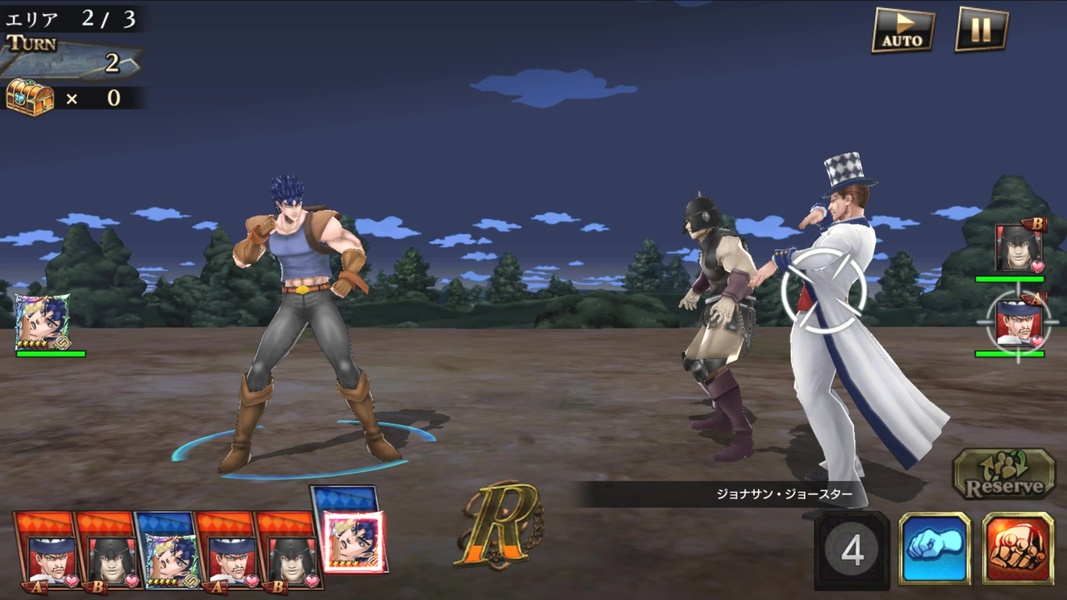Image resolution: width=1067 pixels, height=600 pixels.
Task: Activate the red fist special skill
Action: 1017,548
